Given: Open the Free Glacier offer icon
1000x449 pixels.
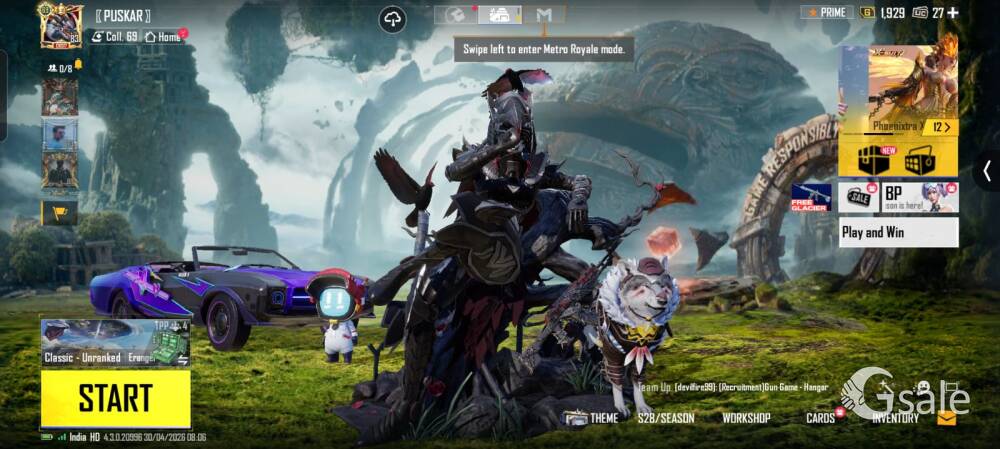Looking at the screenshot, I should click(811, 197).
